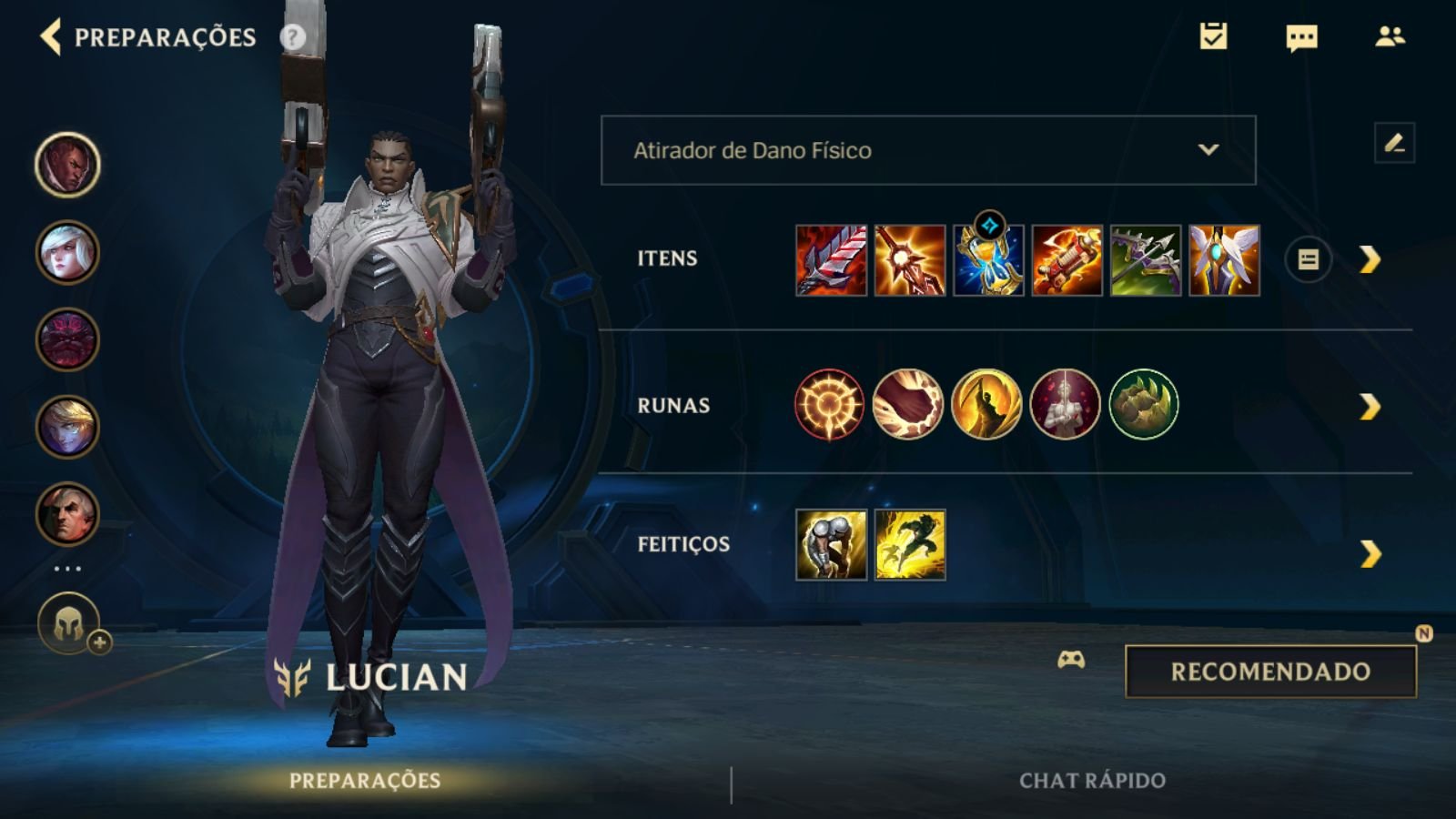This screenshot has width=1456, height=819.
Task: Select the Conqueror keystone rune icon
Action: tap(830, 403)
